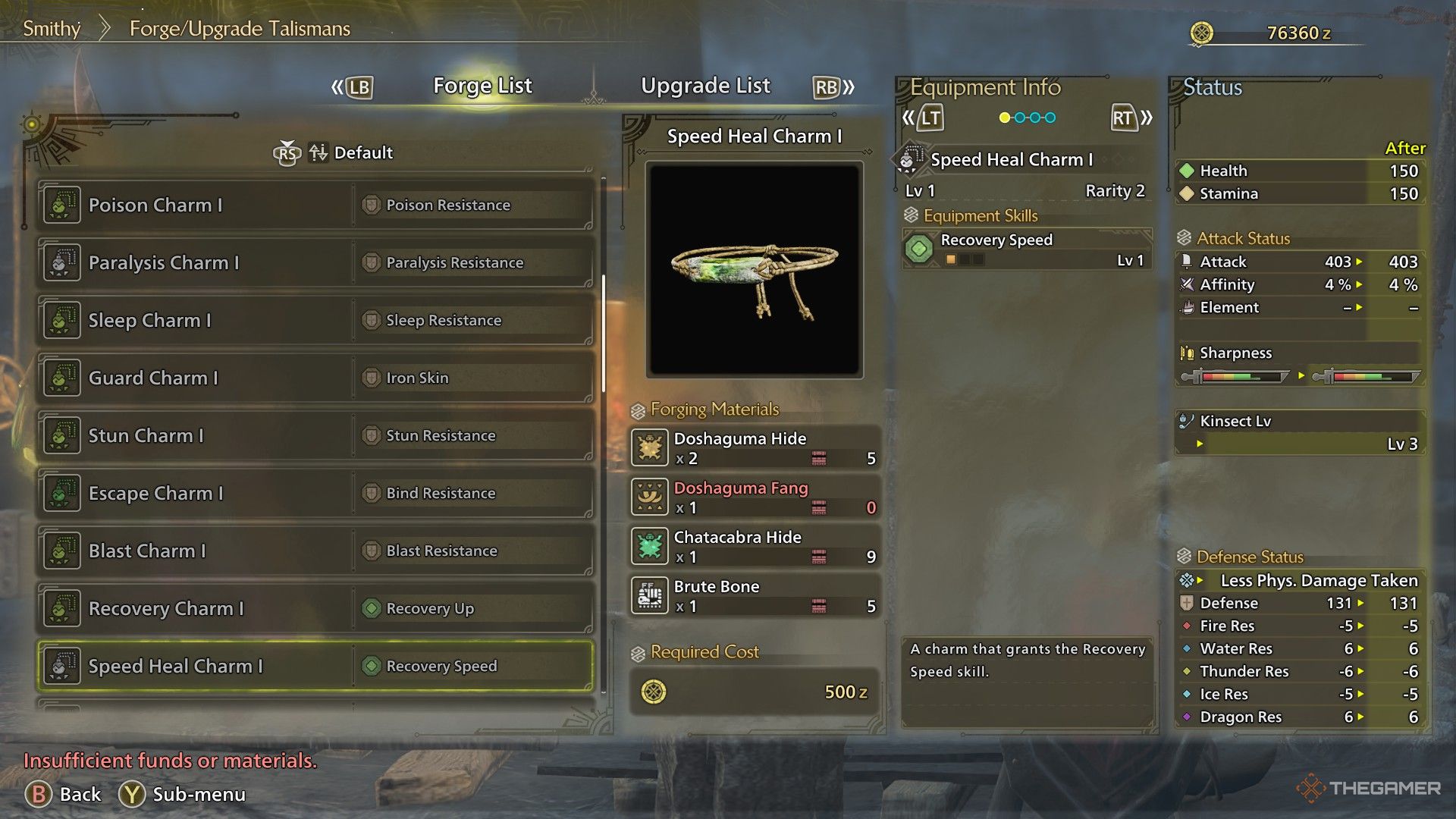Viewport: 1456px width, 819px height.
Task: Open the Forge List tab
Action: click(482, 86)
